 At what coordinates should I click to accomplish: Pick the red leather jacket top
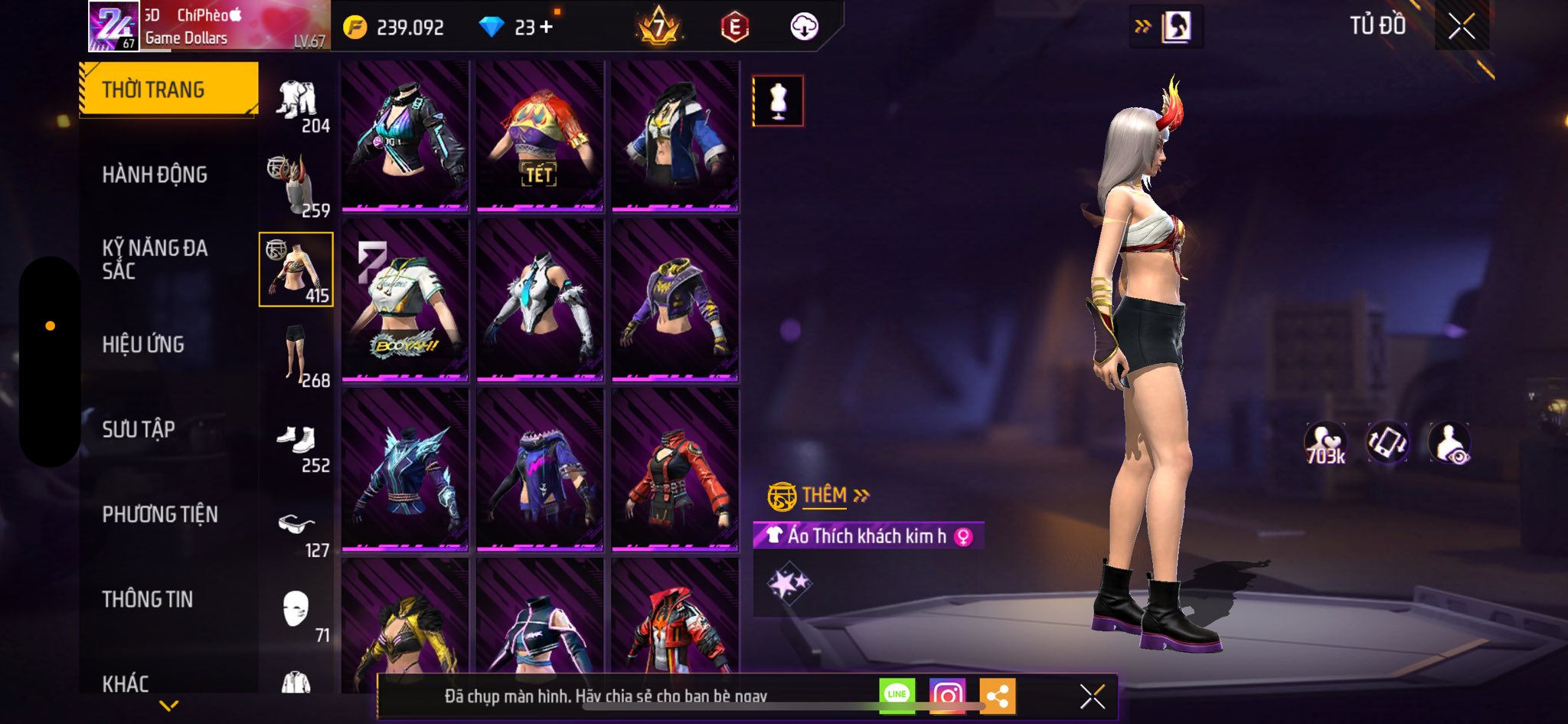click(x=675, y=469)
